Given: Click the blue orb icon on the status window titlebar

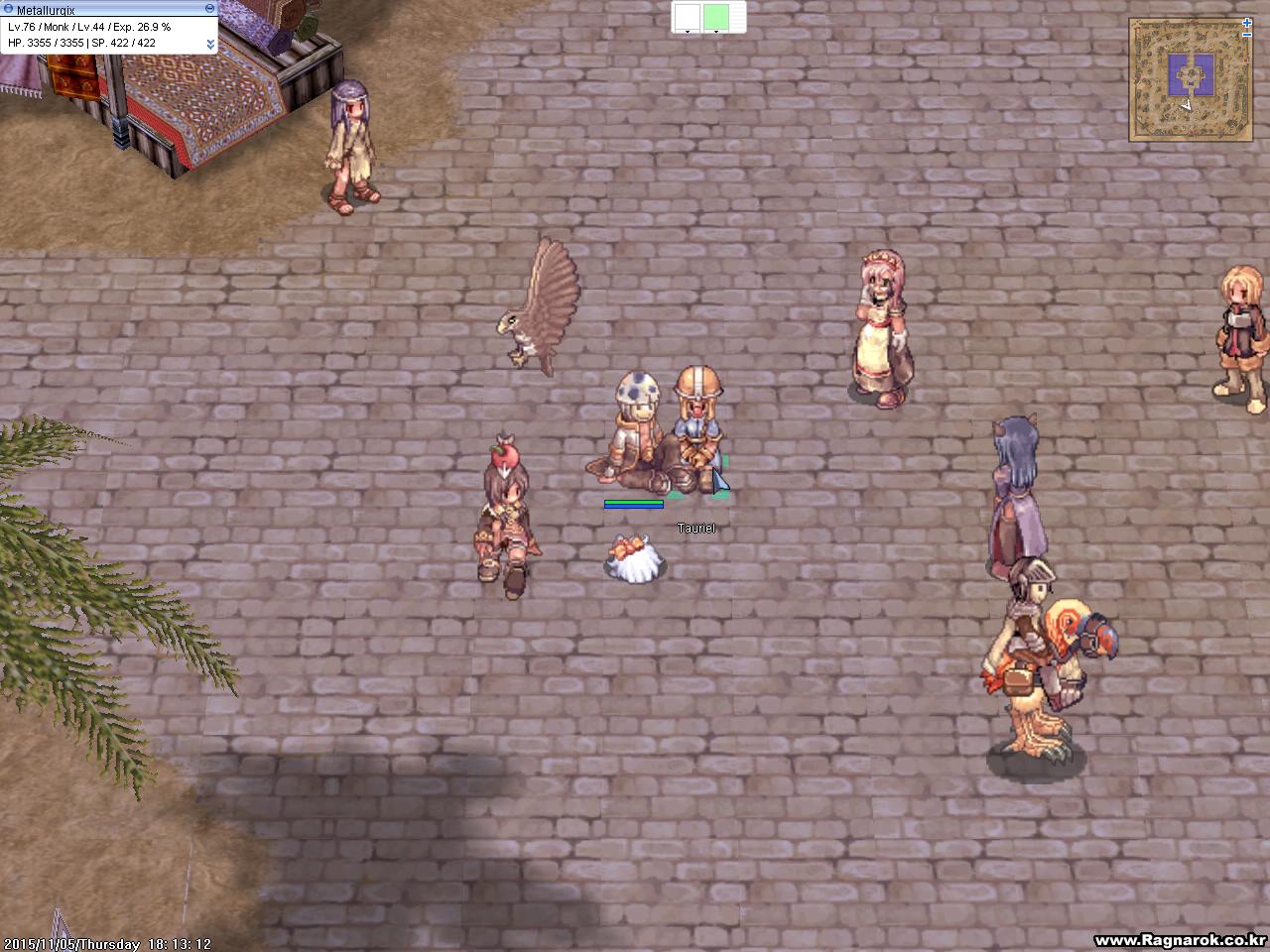Looking at the screenshot, I should pyautogui.click(x=9, y=8).
